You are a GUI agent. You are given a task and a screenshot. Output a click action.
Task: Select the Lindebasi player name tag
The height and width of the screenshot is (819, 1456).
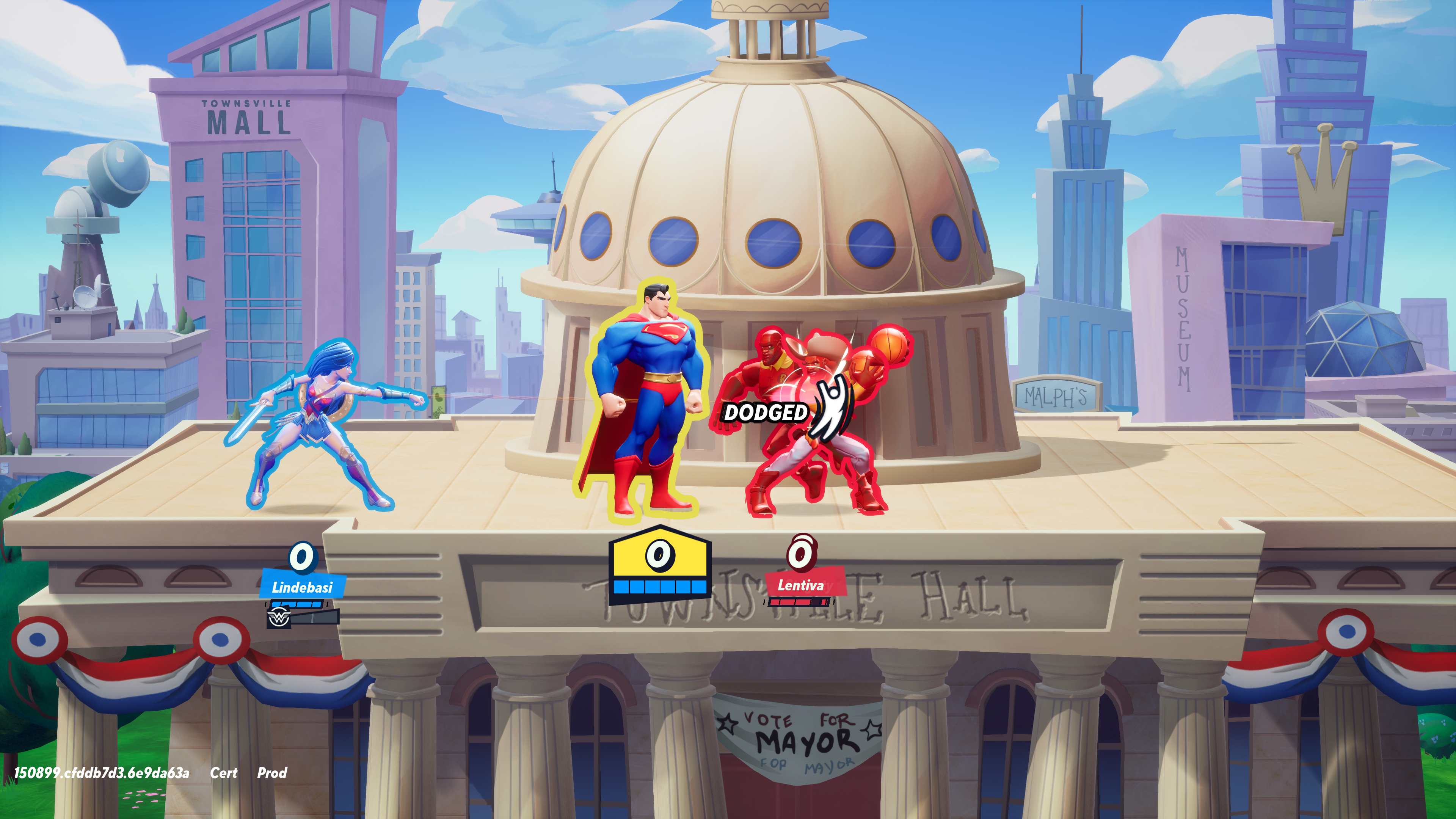302,587
